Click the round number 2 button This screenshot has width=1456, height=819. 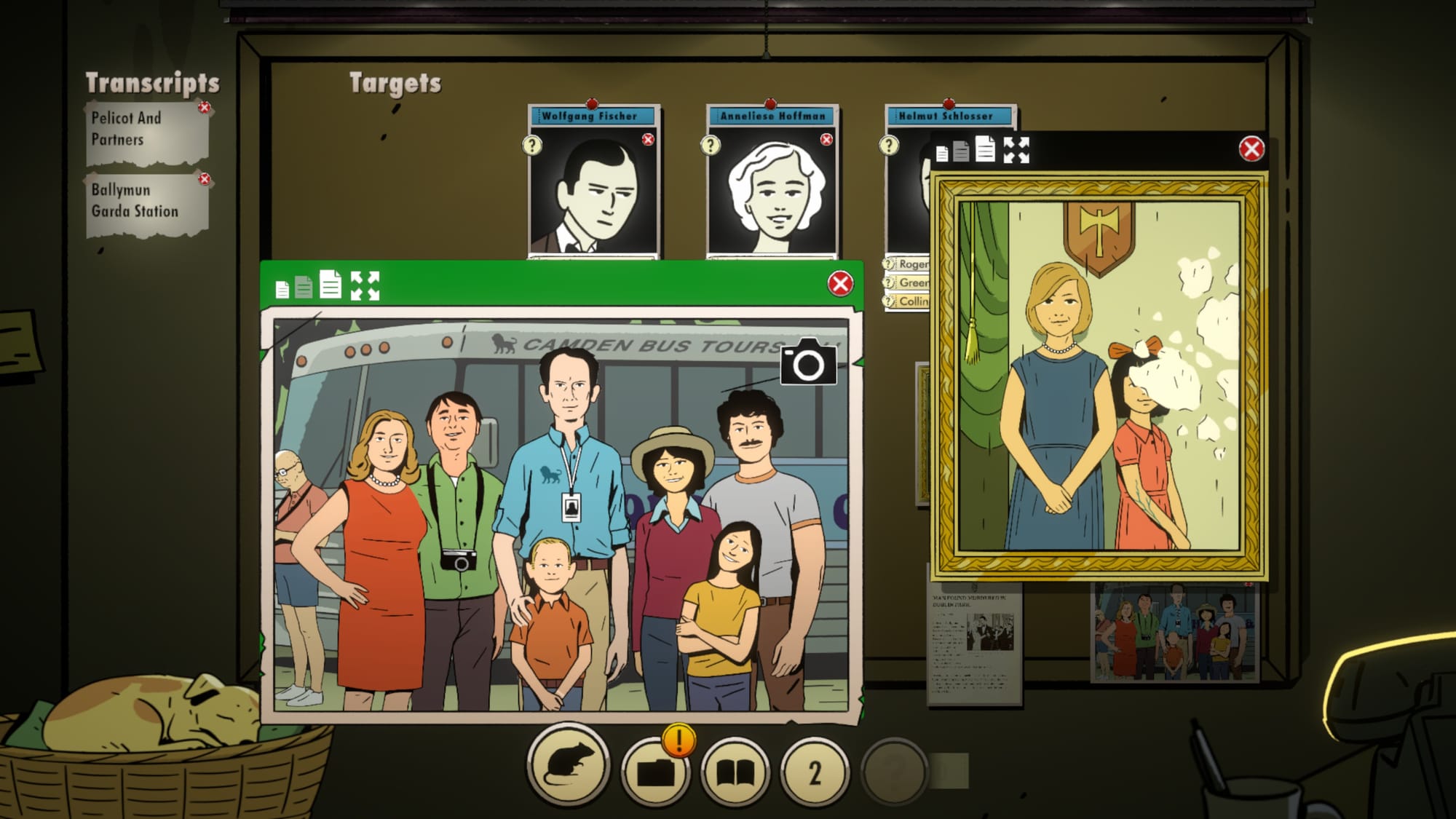[815, 772]
